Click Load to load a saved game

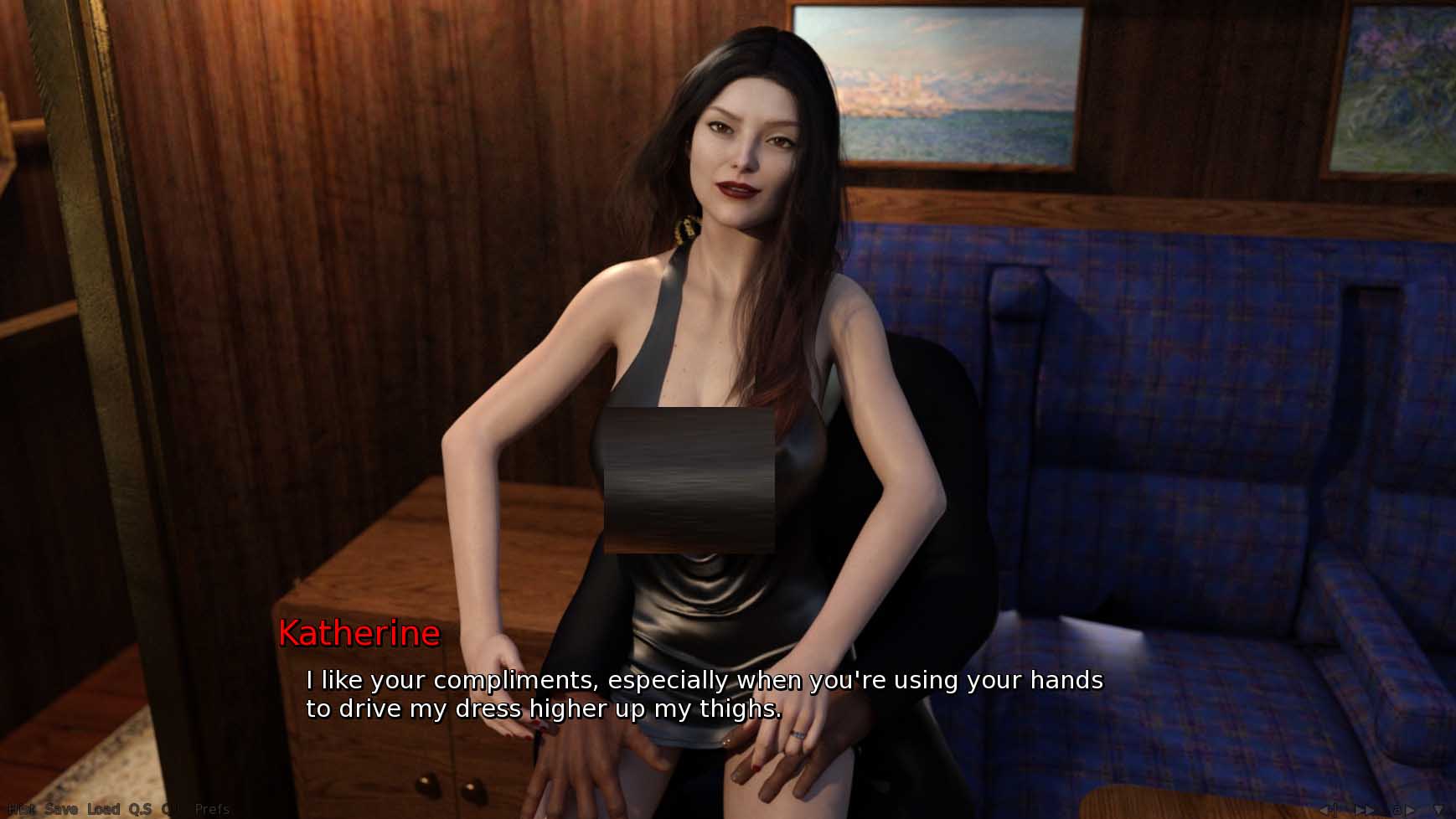coord(105,809)
